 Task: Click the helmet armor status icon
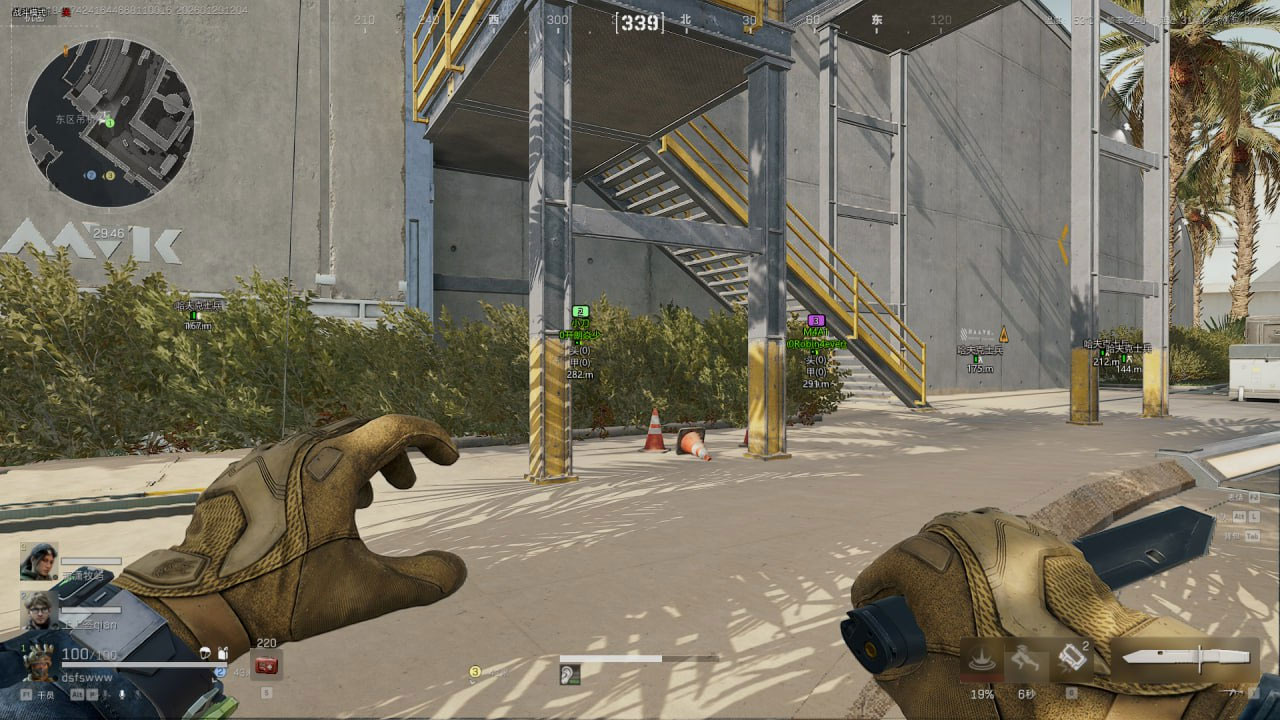[x=205, y=654]
